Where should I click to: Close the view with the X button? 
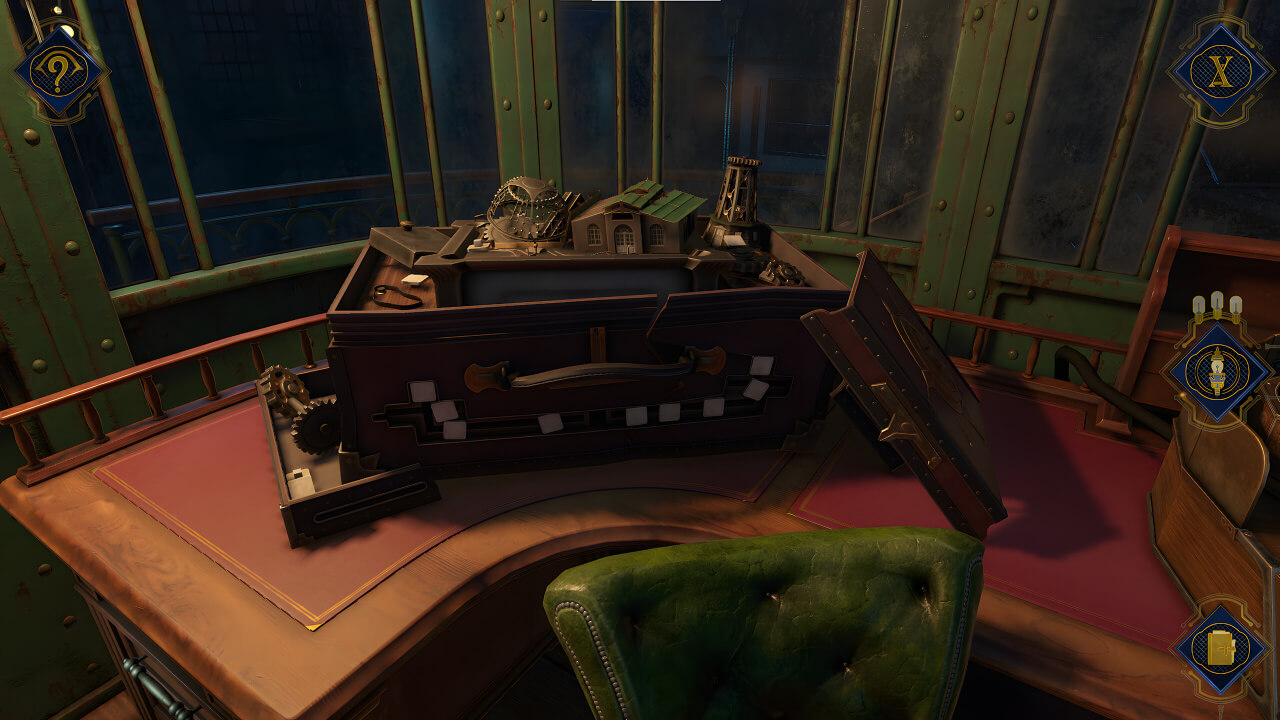[1218, 70]
